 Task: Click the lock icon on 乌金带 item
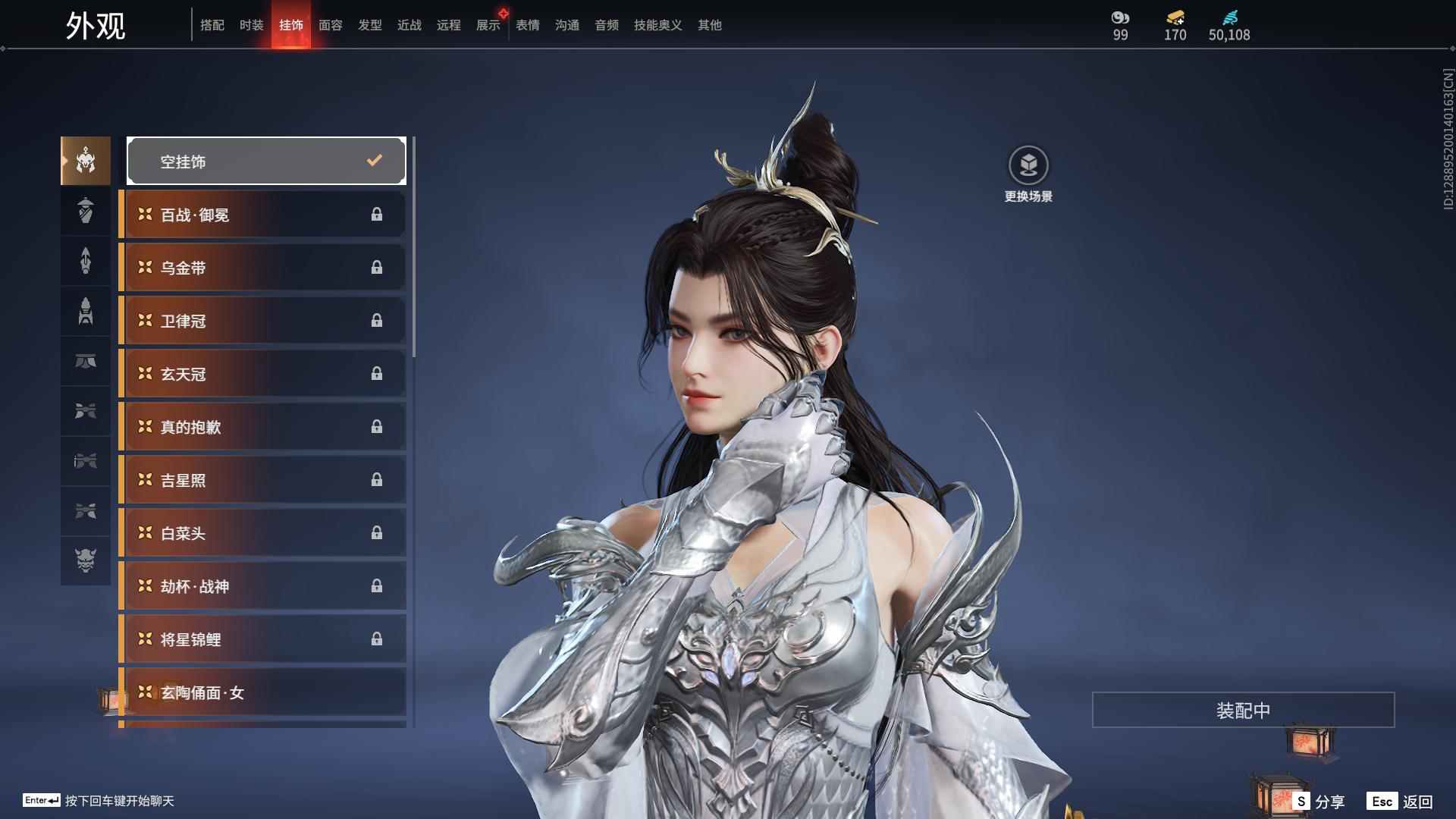click(377, 267)
